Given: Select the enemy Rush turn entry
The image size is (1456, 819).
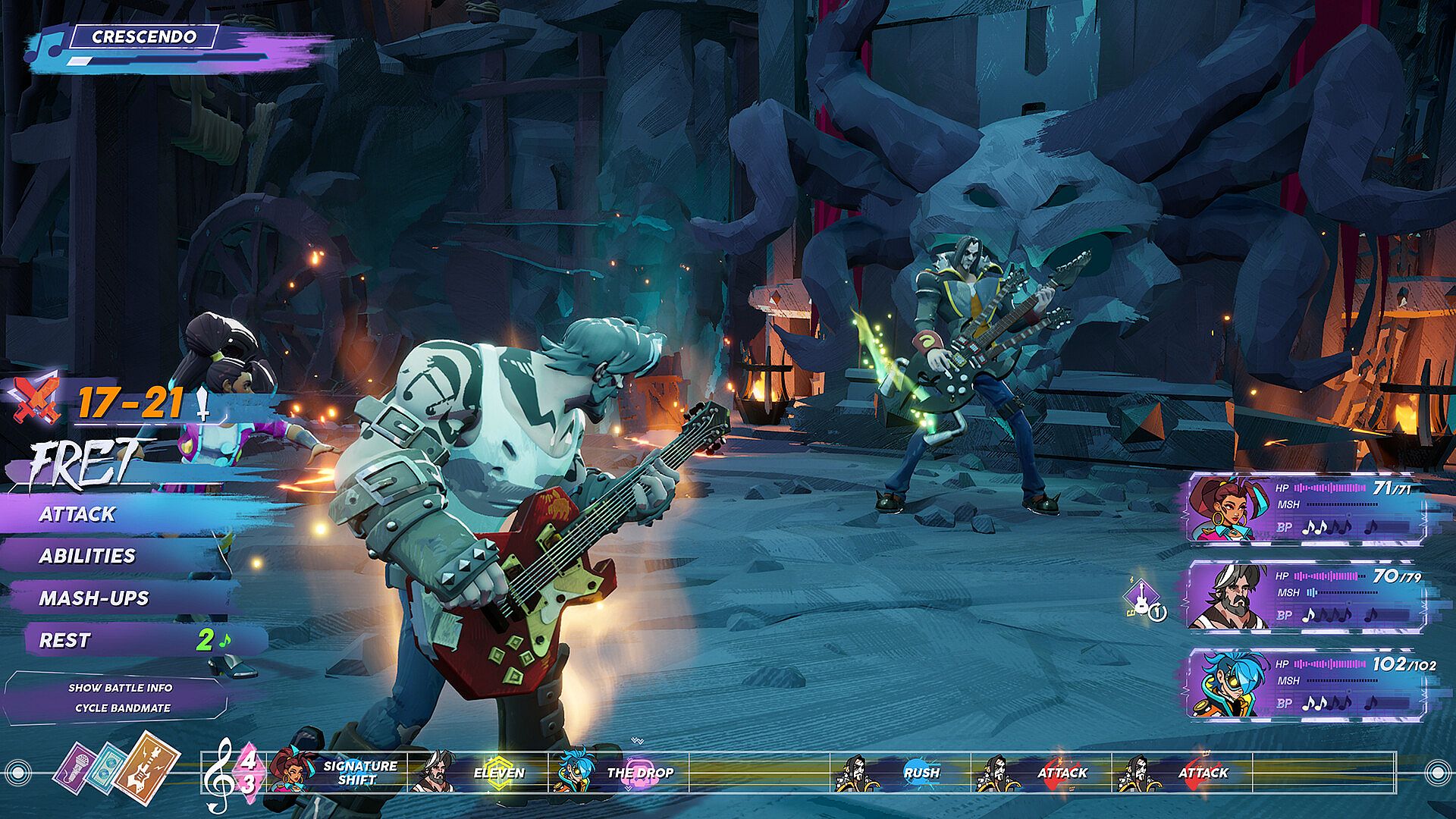Looking at the screenshot, I should [x=901, y=773].
